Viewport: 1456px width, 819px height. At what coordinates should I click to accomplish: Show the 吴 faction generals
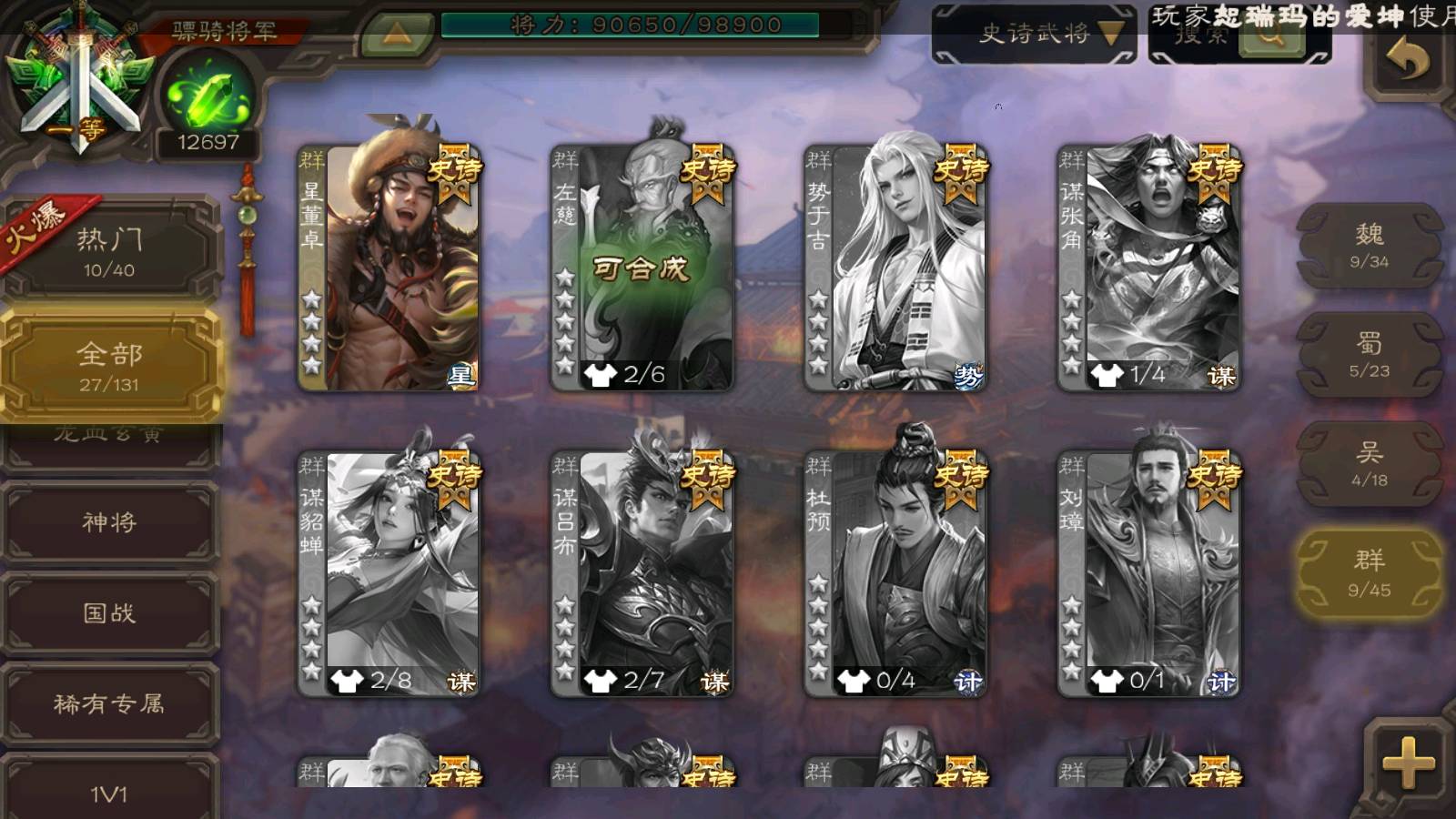tap(1369, 464)
